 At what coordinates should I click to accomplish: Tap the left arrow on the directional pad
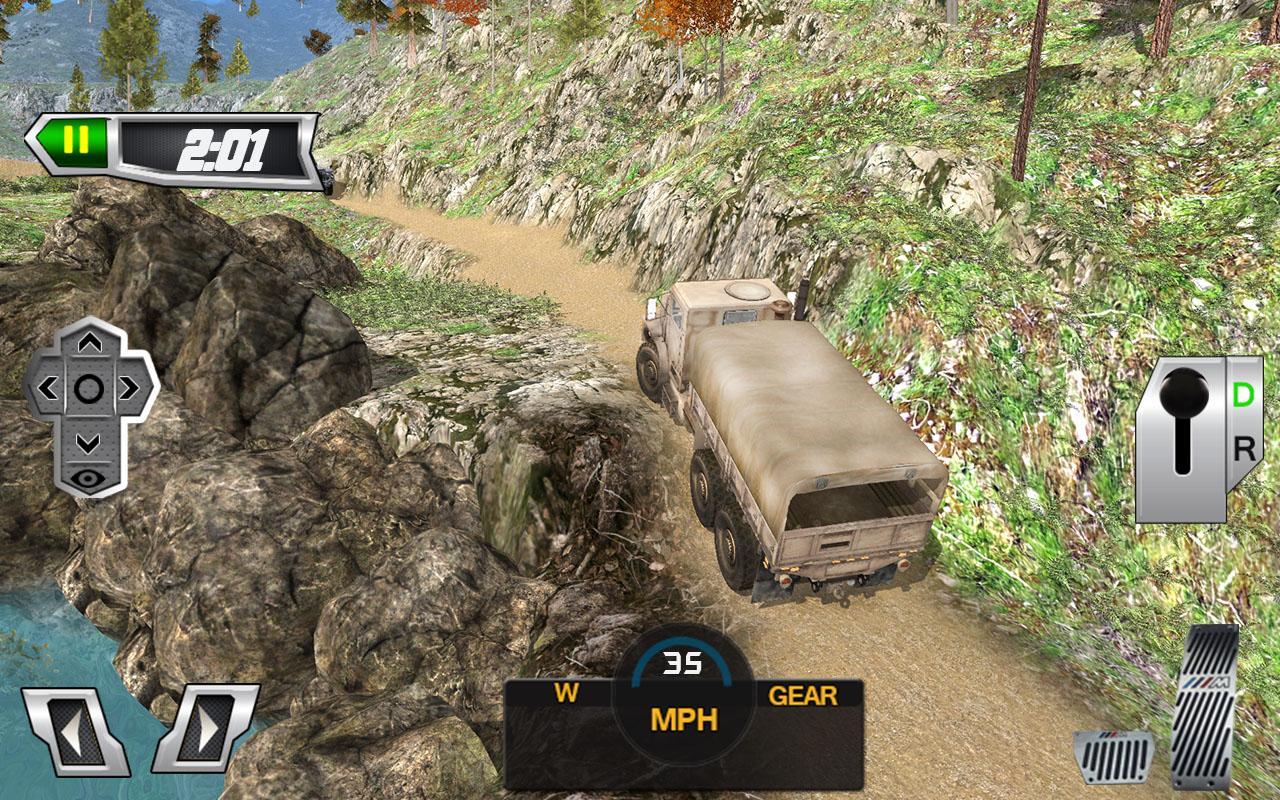[x=51, y=386]
